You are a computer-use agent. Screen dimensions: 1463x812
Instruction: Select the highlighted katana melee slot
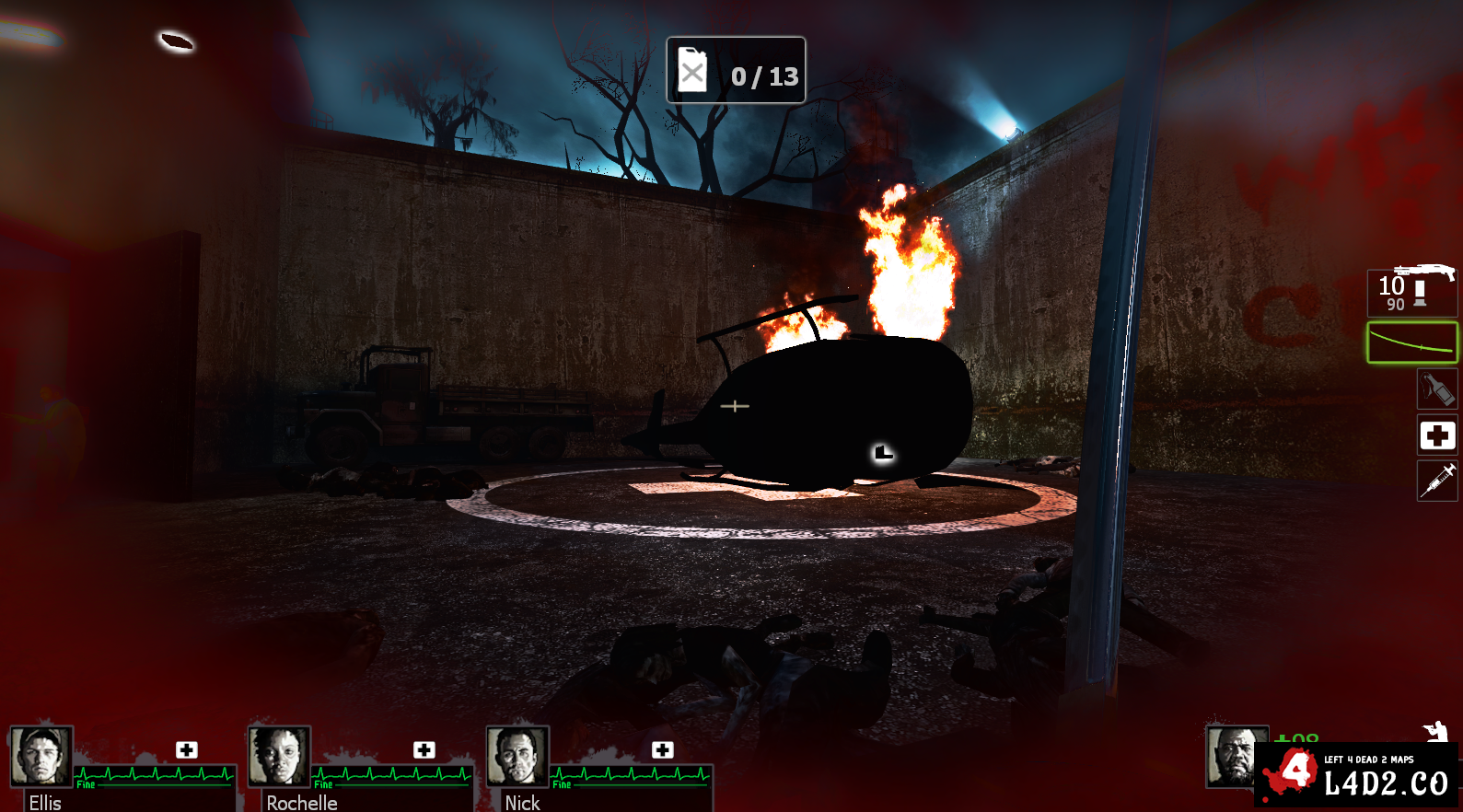point(1411,342)
